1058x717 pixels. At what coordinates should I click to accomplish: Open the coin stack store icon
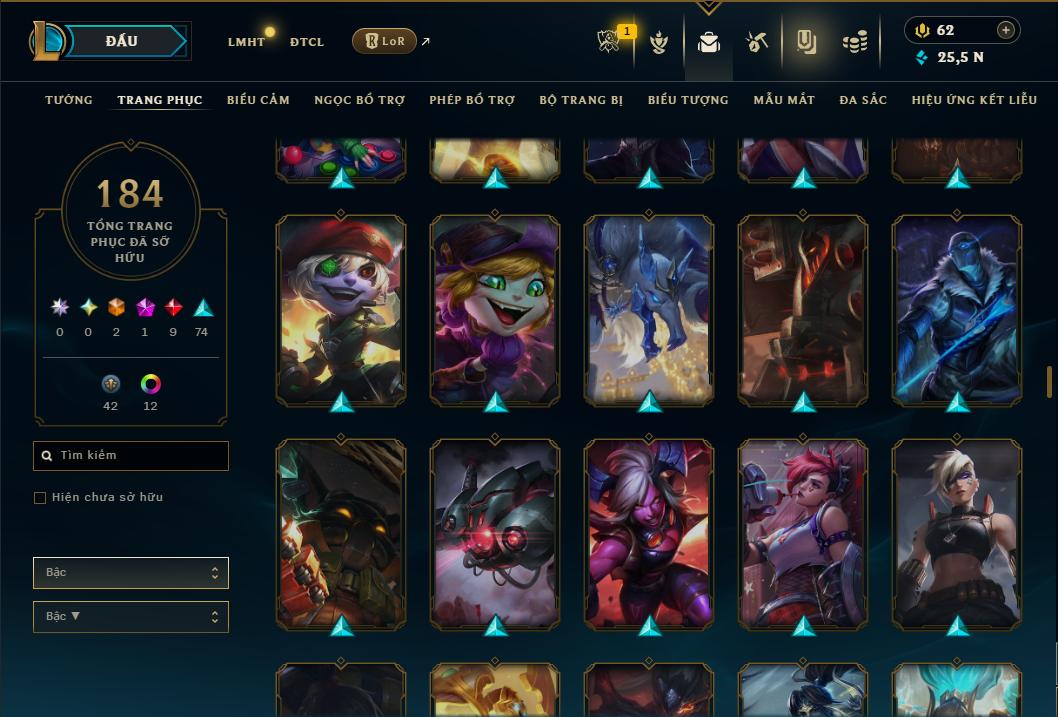point(854,42)
